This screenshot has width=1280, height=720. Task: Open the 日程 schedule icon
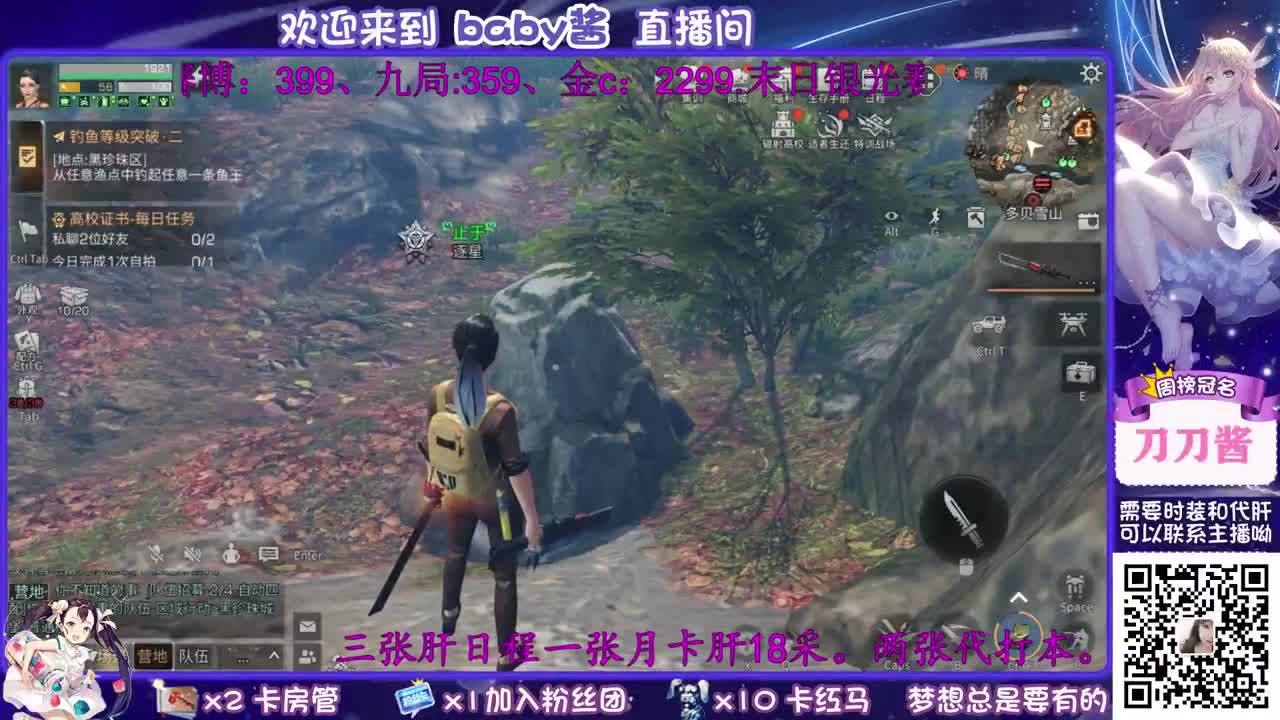tap(876, 84)
